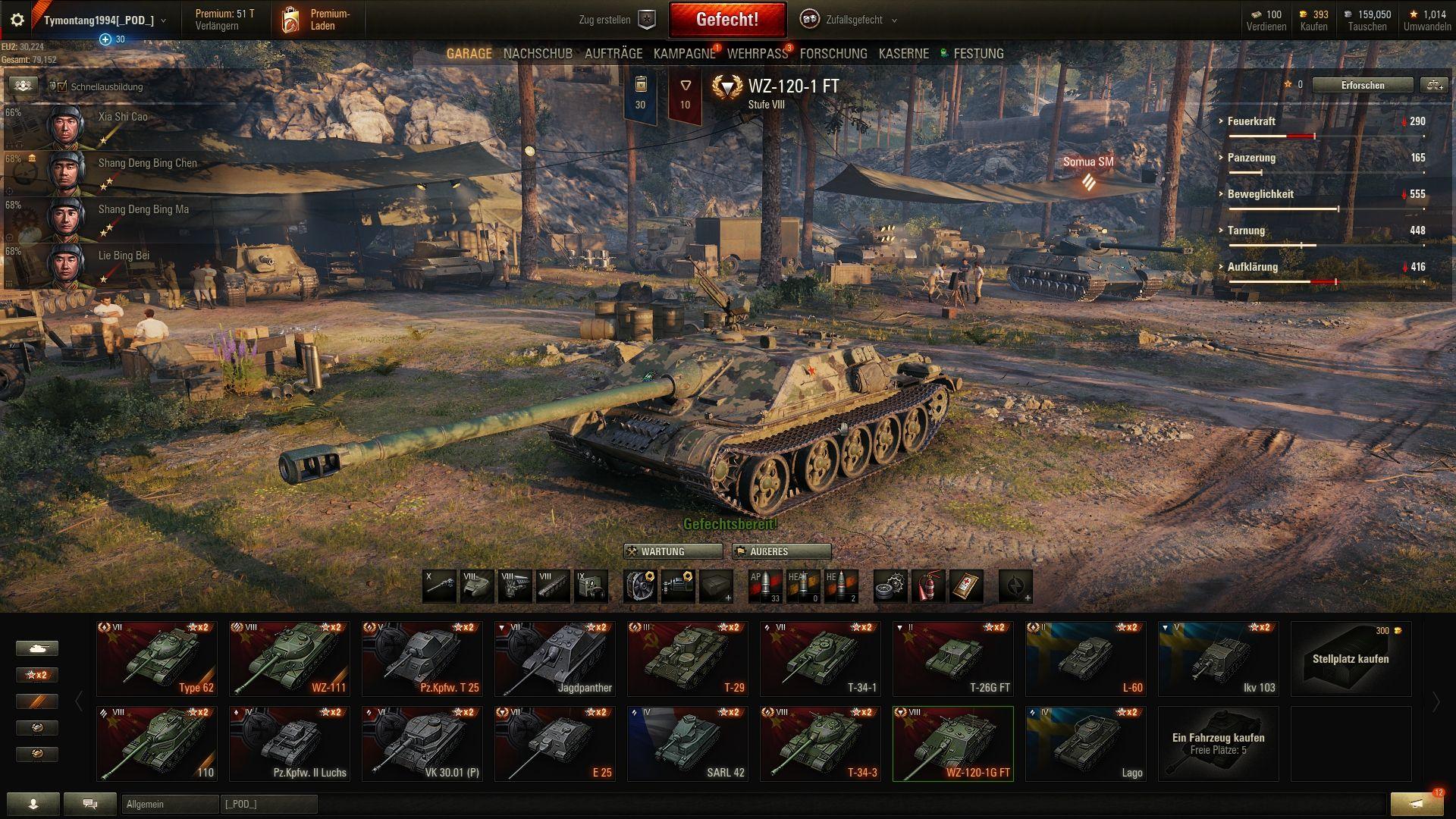Choose the Jagdpanther from the tank carousel
Screen dimensions: 1456x819
click(x=555, y=658)
